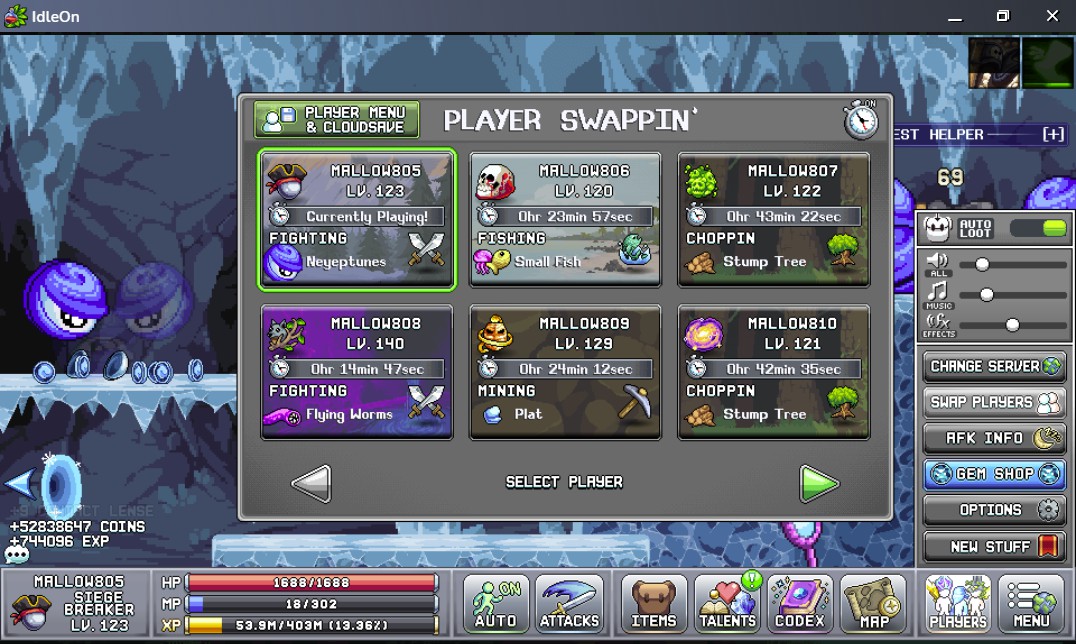Viewport: 1076px width, 644px height.
Task: Select the MALLOW810 character card
Action: click(774, 372)
